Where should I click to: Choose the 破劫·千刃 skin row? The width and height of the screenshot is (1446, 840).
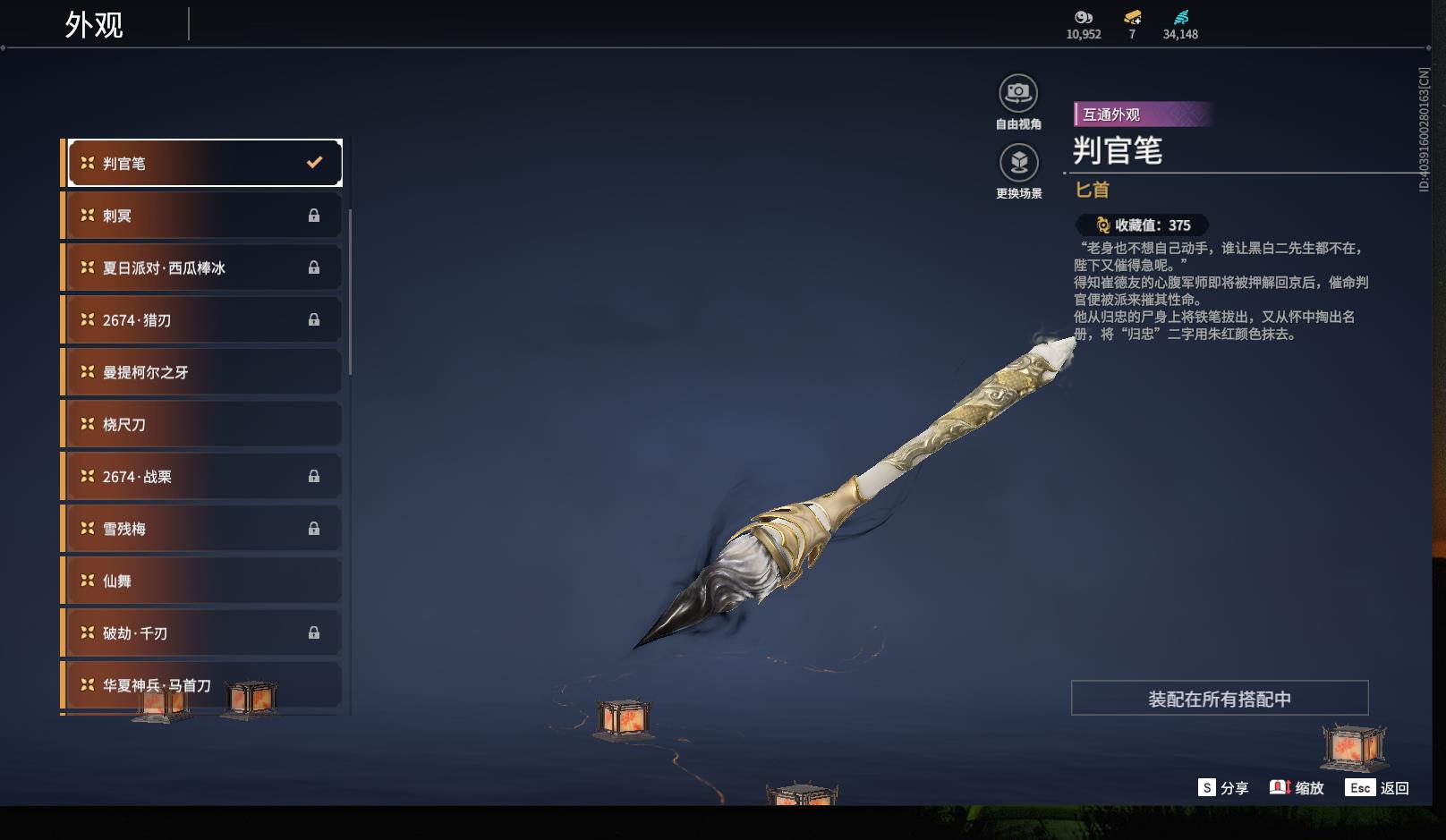[204, 633]
